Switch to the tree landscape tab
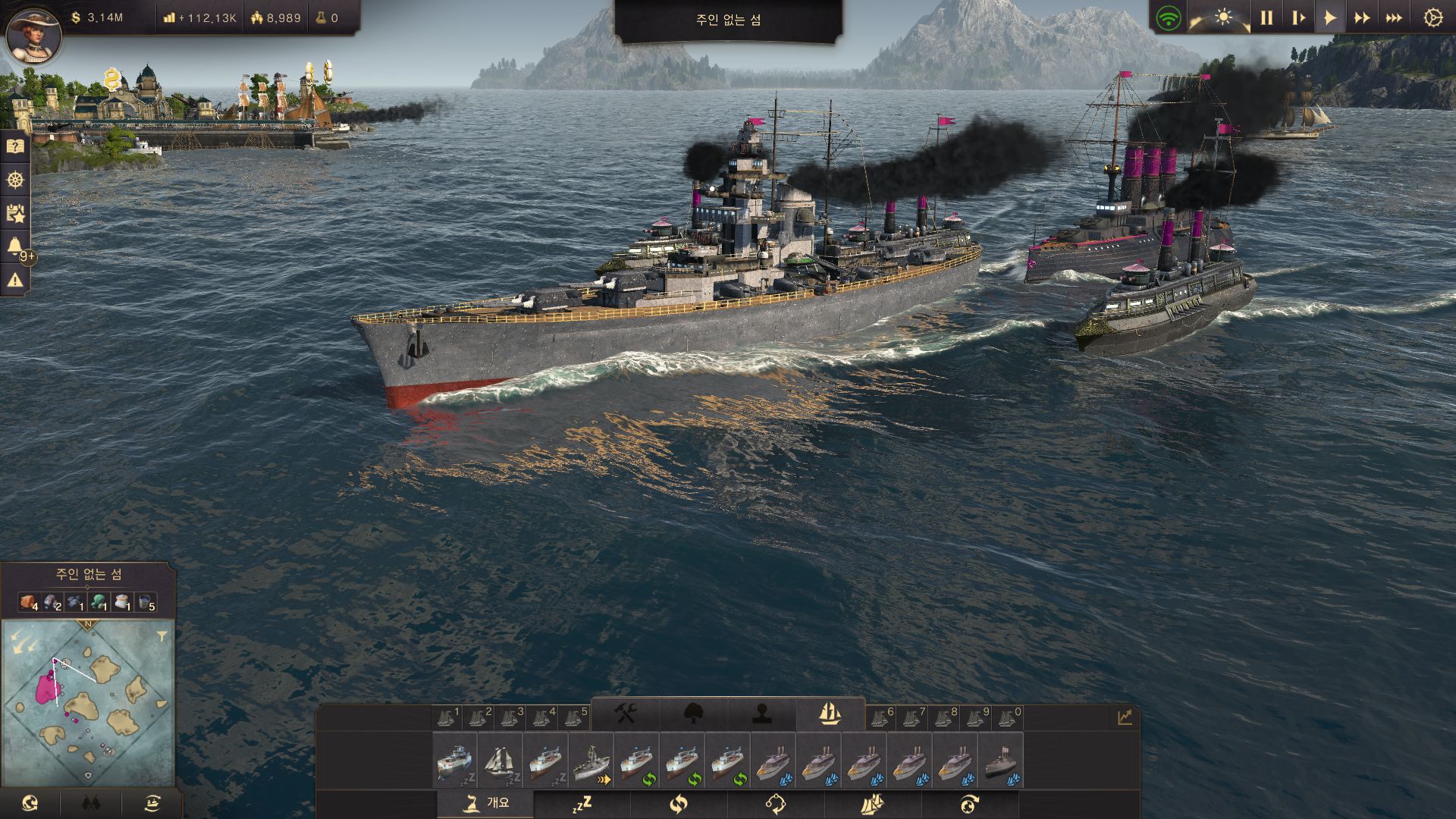Viewport: 1456px width, 819px height. tap(693, 714)
